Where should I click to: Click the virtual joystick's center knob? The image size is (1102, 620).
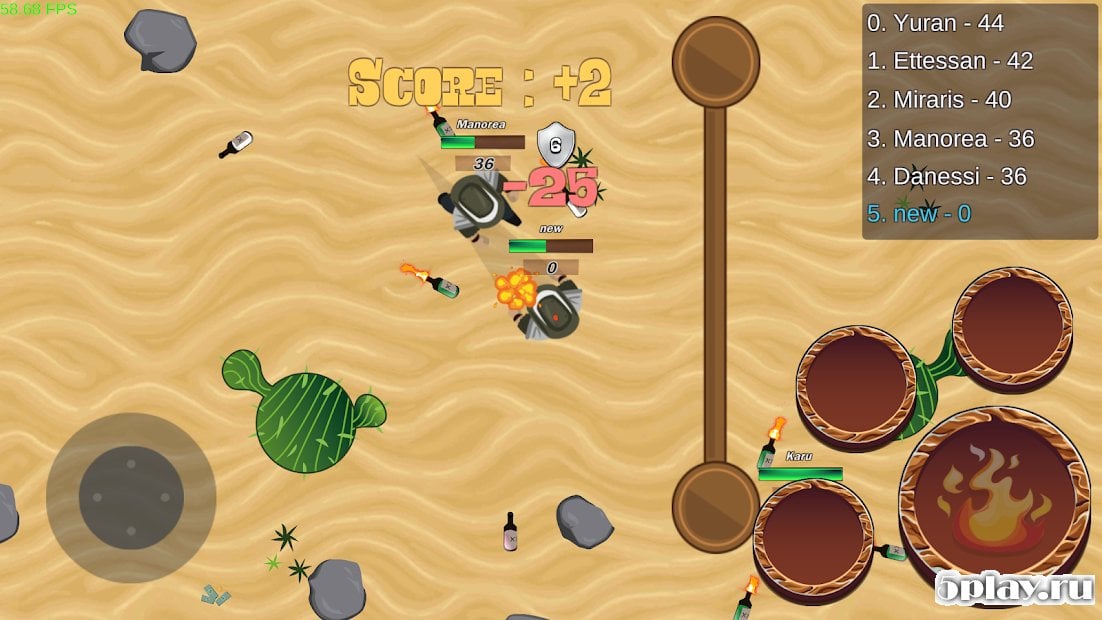131,497
